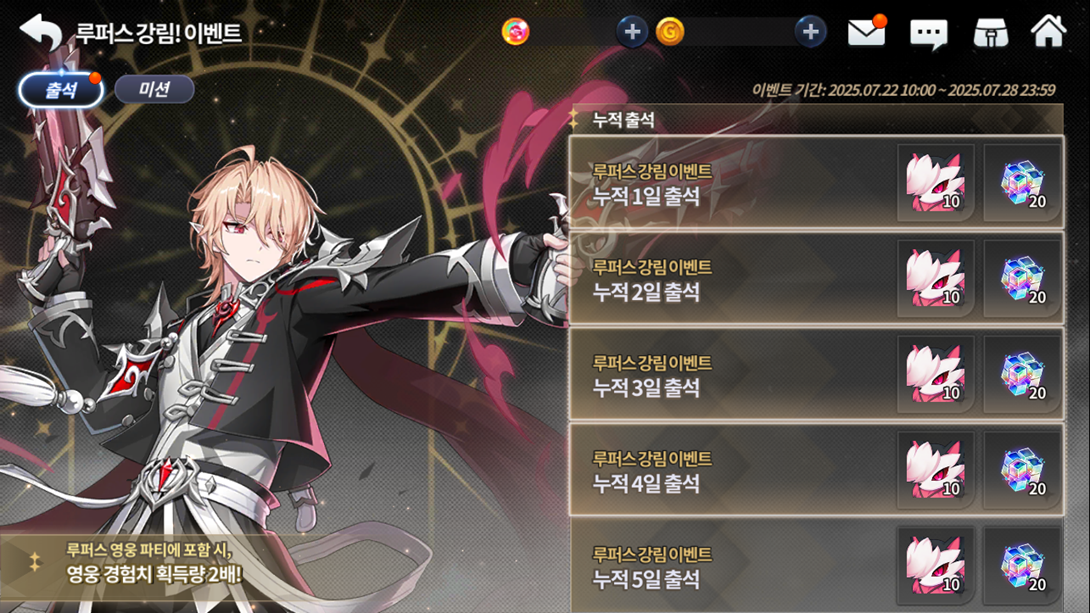The image size is (1090, 613).
Task: Open the 미션 tab
Action: 154,90
